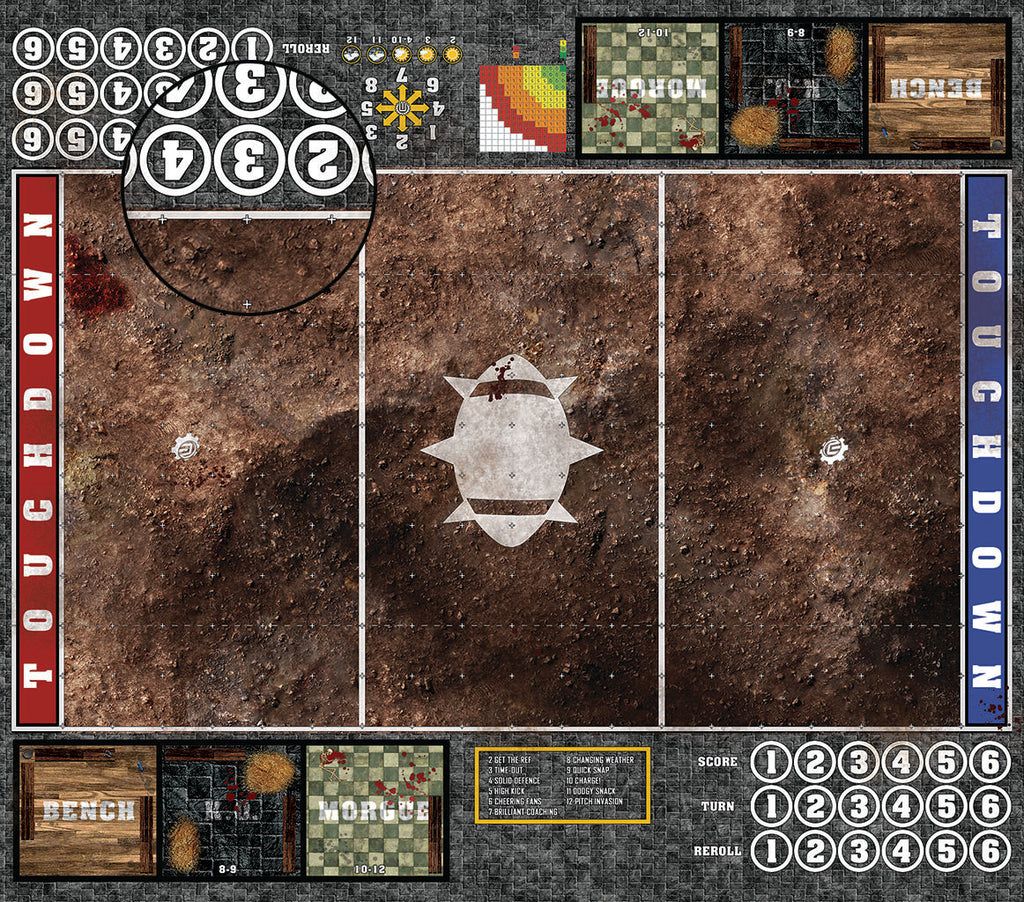Mark number 4 on the upright Score track
The image size is (1024, 902).
(x=903, y=763)
